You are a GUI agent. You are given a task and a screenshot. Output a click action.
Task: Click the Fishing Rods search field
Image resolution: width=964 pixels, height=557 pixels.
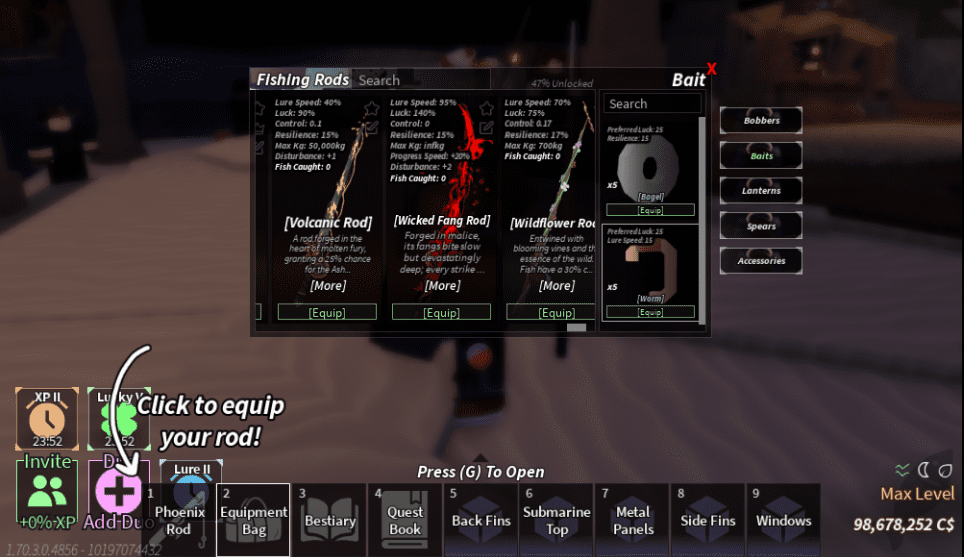coord(420,80)
